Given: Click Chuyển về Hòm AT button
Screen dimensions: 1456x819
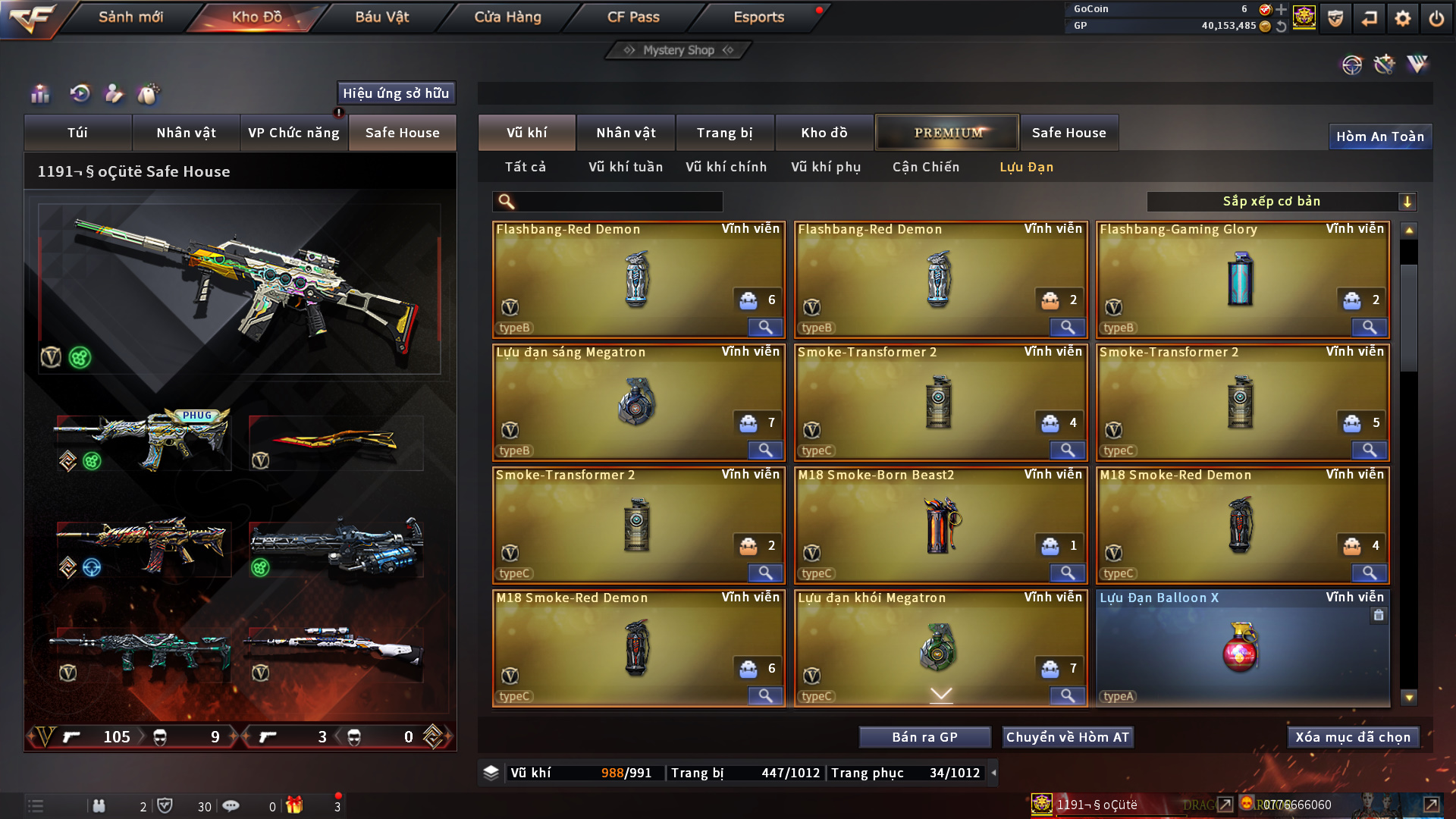Looking at the screenshot, I should (1067, 737).
